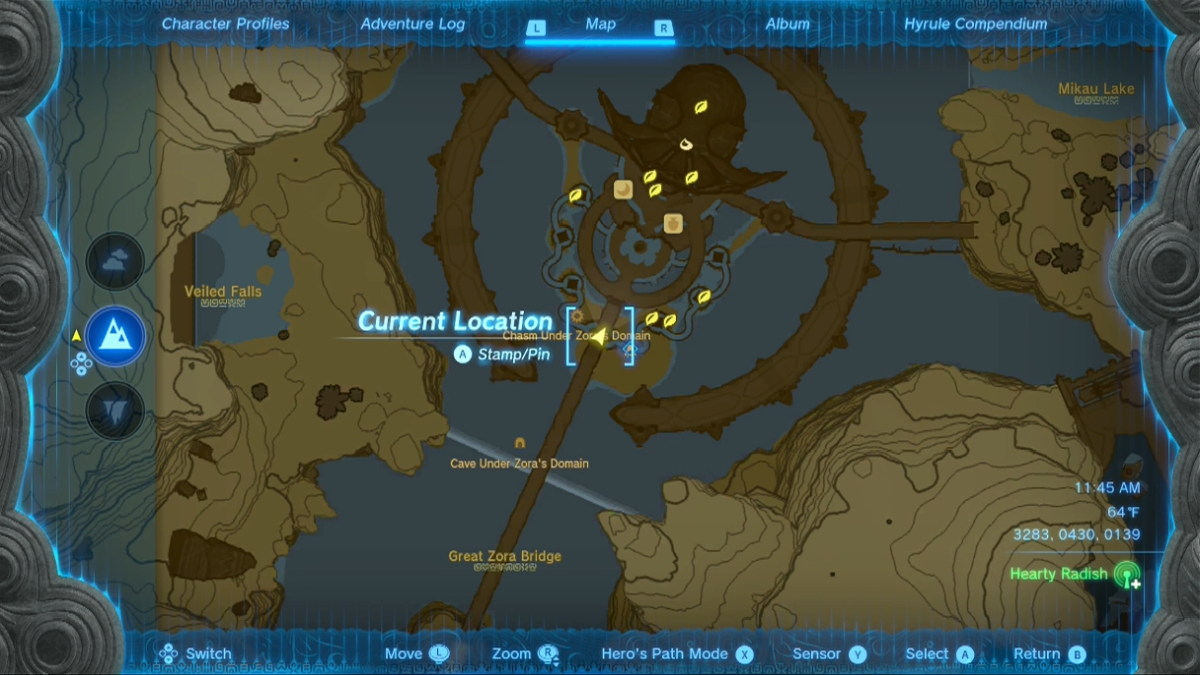Switch to the Character Profiles tab
Screen dimensions: 1200x675
tap(225, 24)
